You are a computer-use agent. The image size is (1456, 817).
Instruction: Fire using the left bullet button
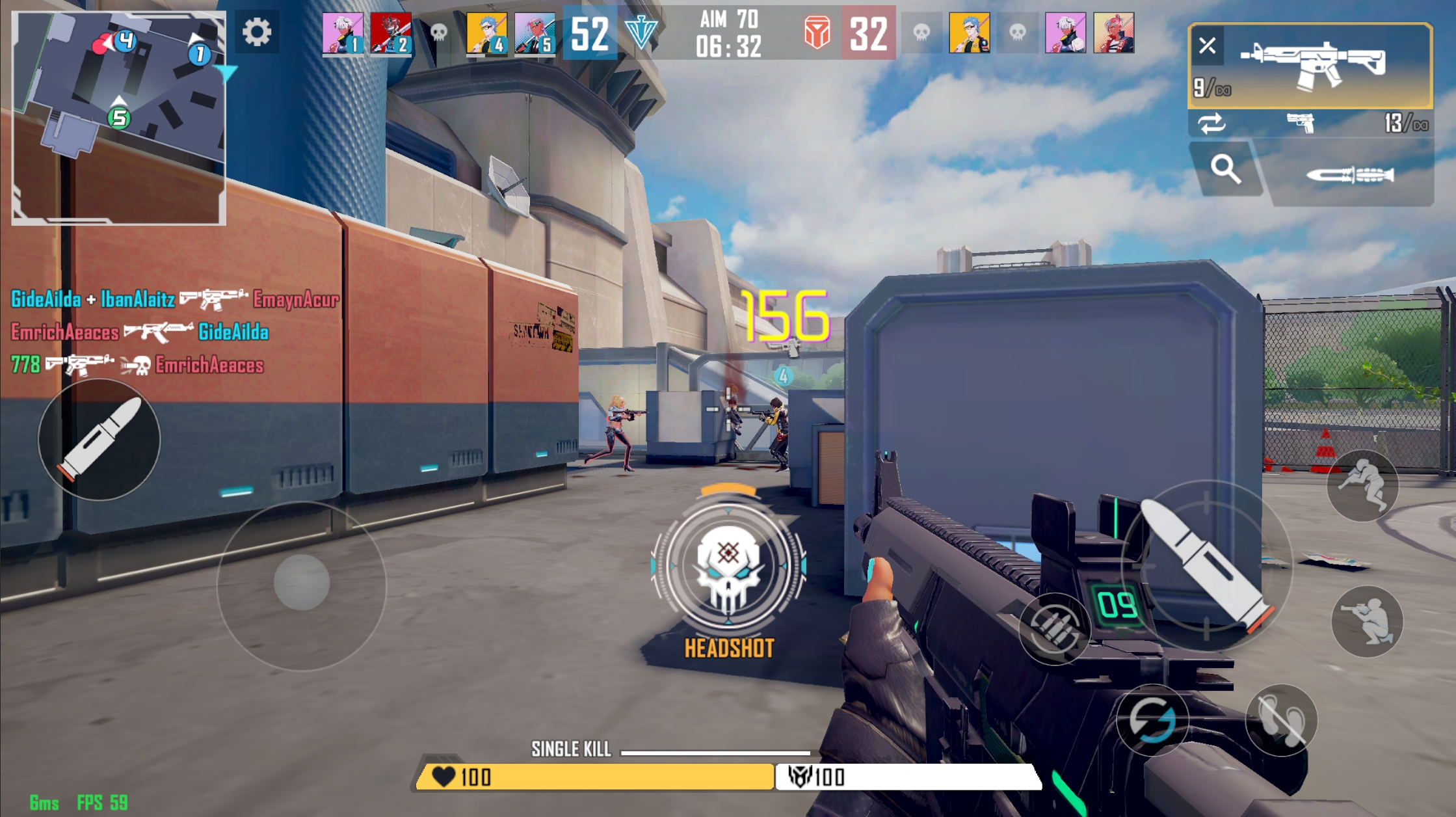point(99,439)
